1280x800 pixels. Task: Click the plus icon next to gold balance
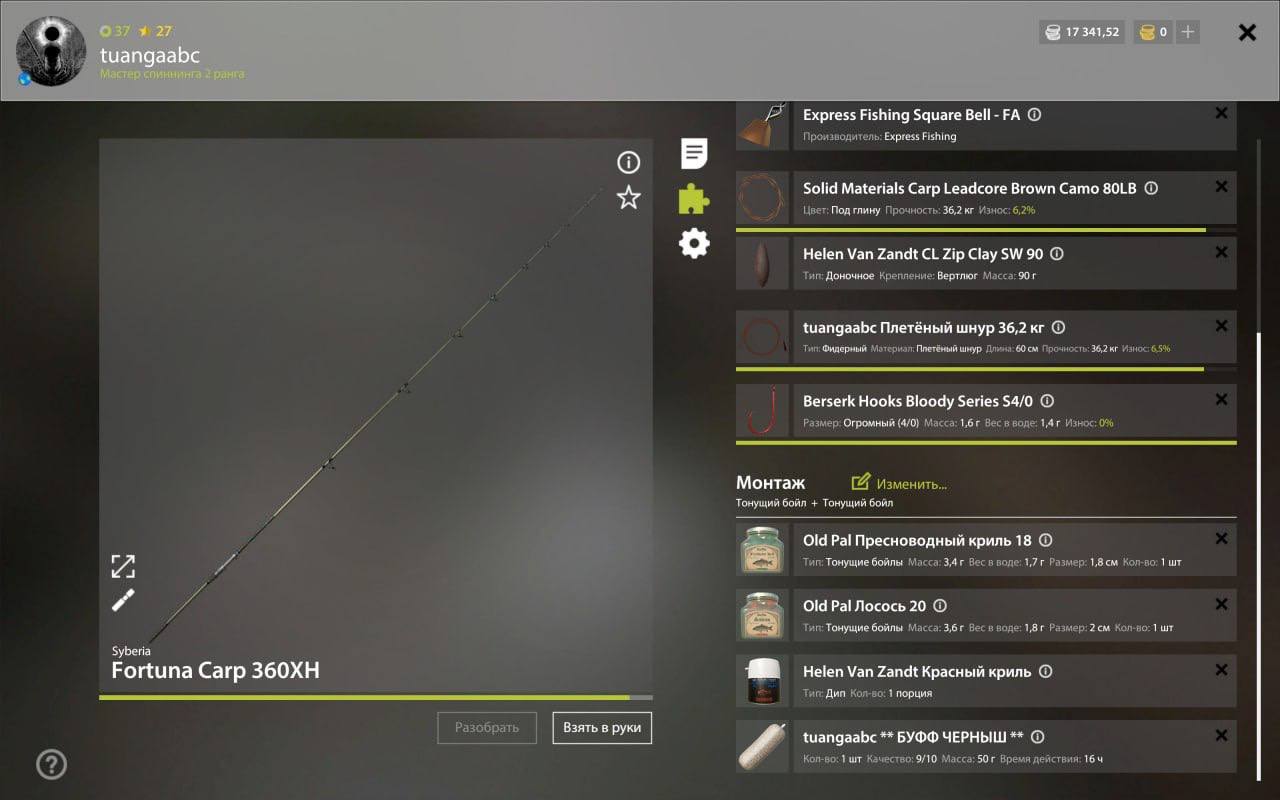coord(1187,31)
